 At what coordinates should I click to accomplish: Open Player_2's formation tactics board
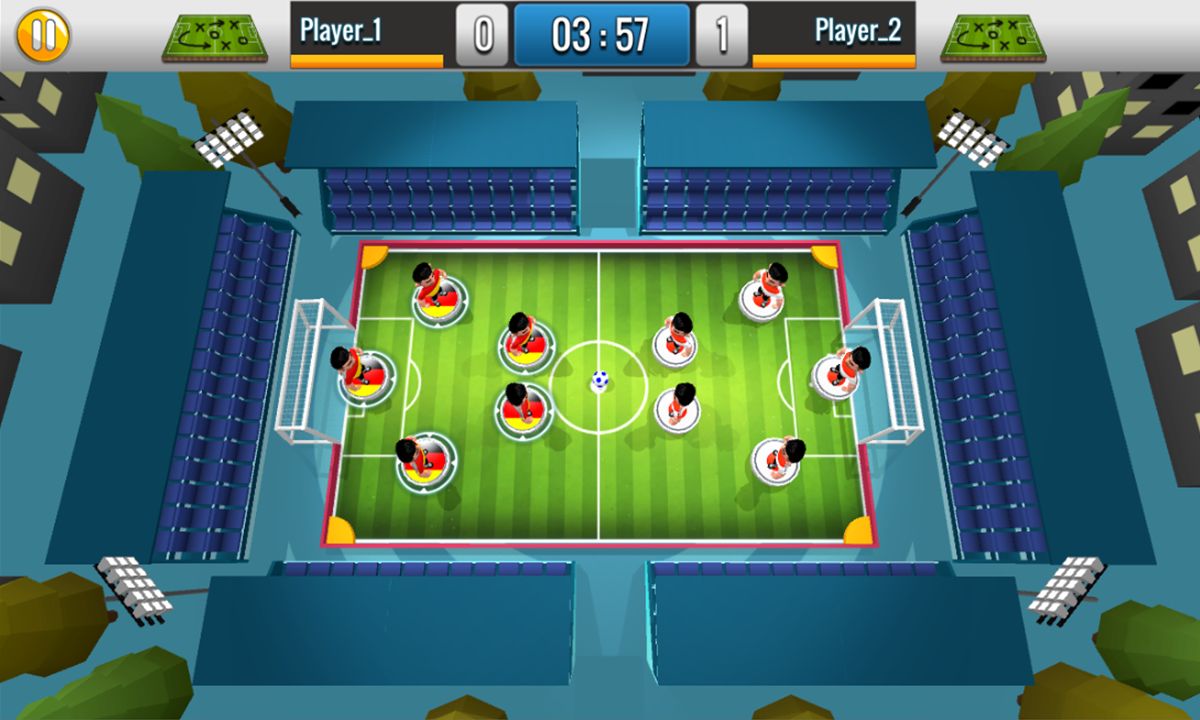992,37
